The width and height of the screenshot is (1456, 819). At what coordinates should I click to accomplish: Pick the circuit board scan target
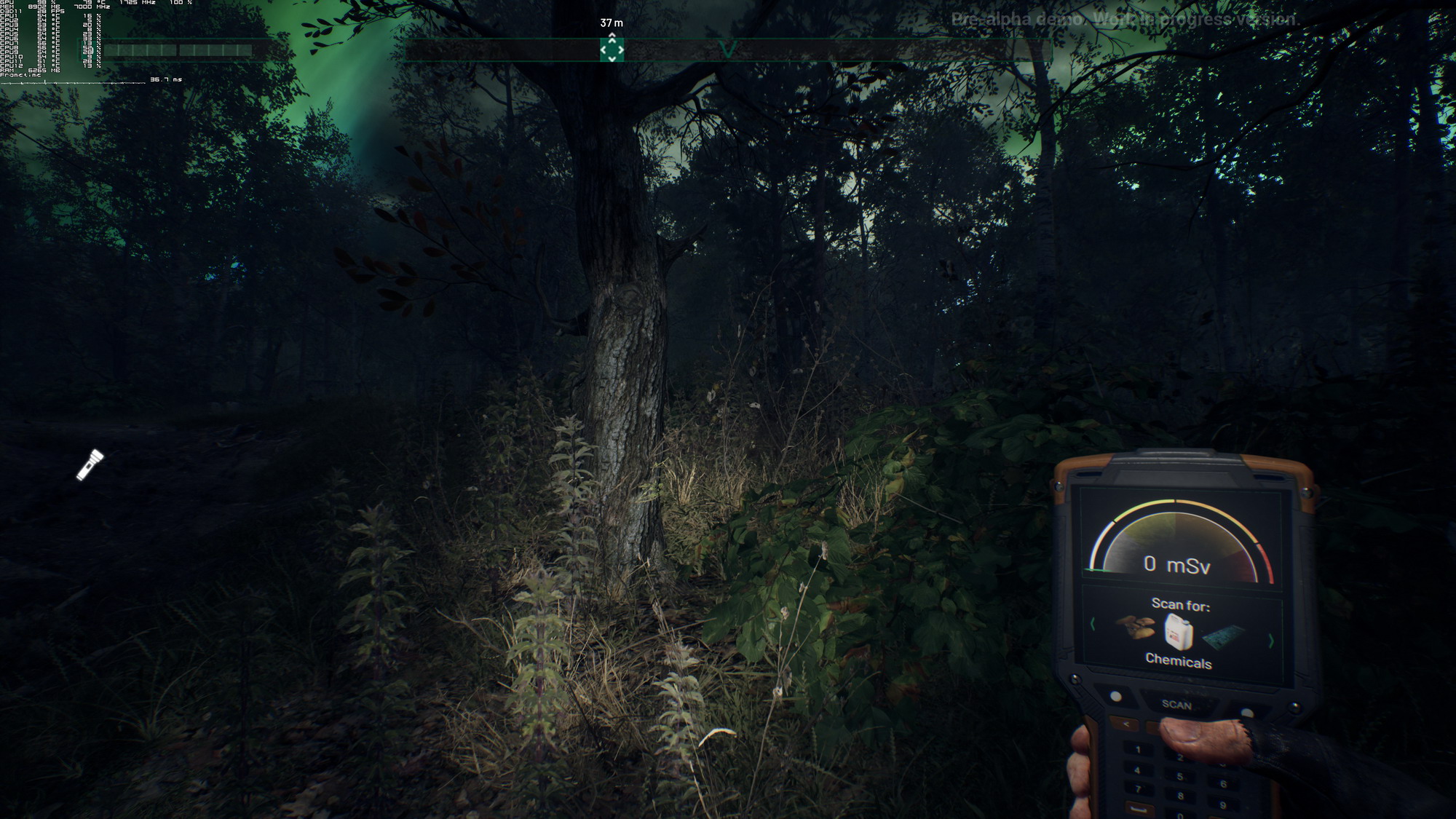tap(1224, 636)
